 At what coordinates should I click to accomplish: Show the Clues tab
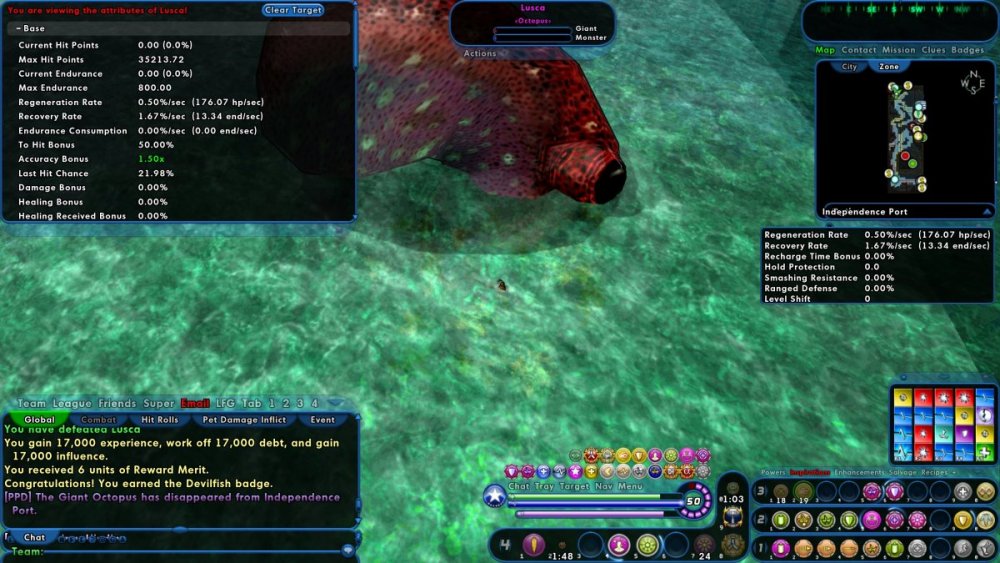[x=933, y=50]
